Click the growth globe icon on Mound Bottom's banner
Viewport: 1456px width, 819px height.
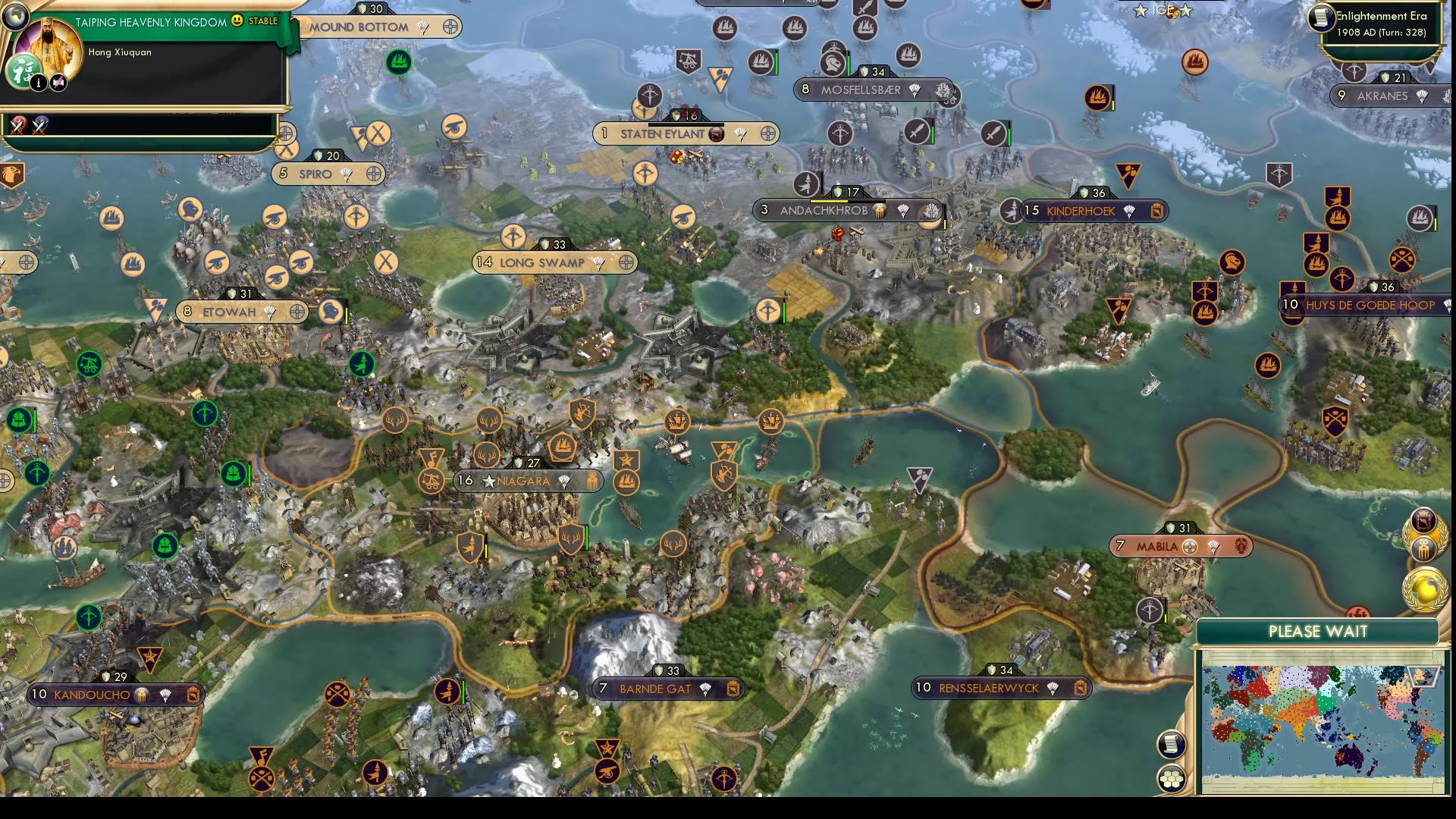(x=451, y=26)
